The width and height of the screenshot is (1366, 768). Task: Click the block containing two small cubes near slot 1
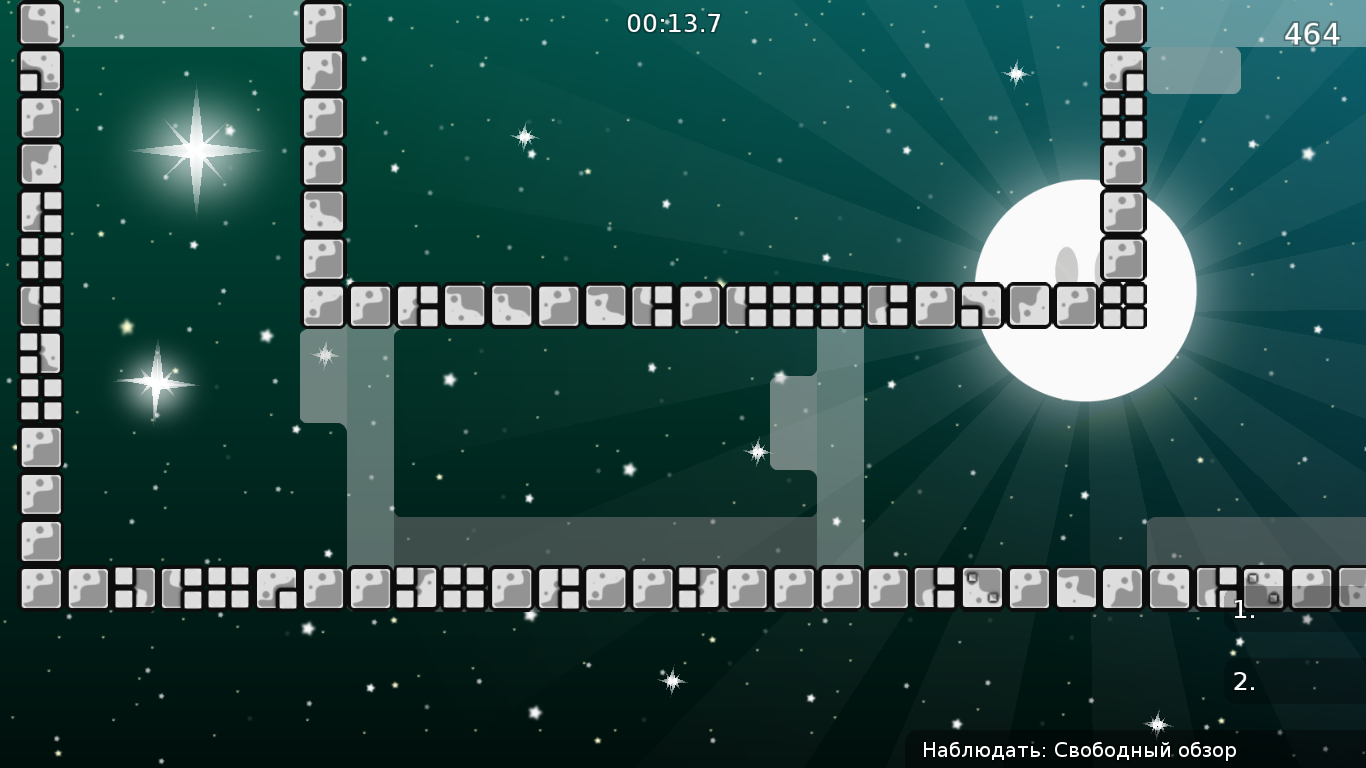(x=1264, y=587)
